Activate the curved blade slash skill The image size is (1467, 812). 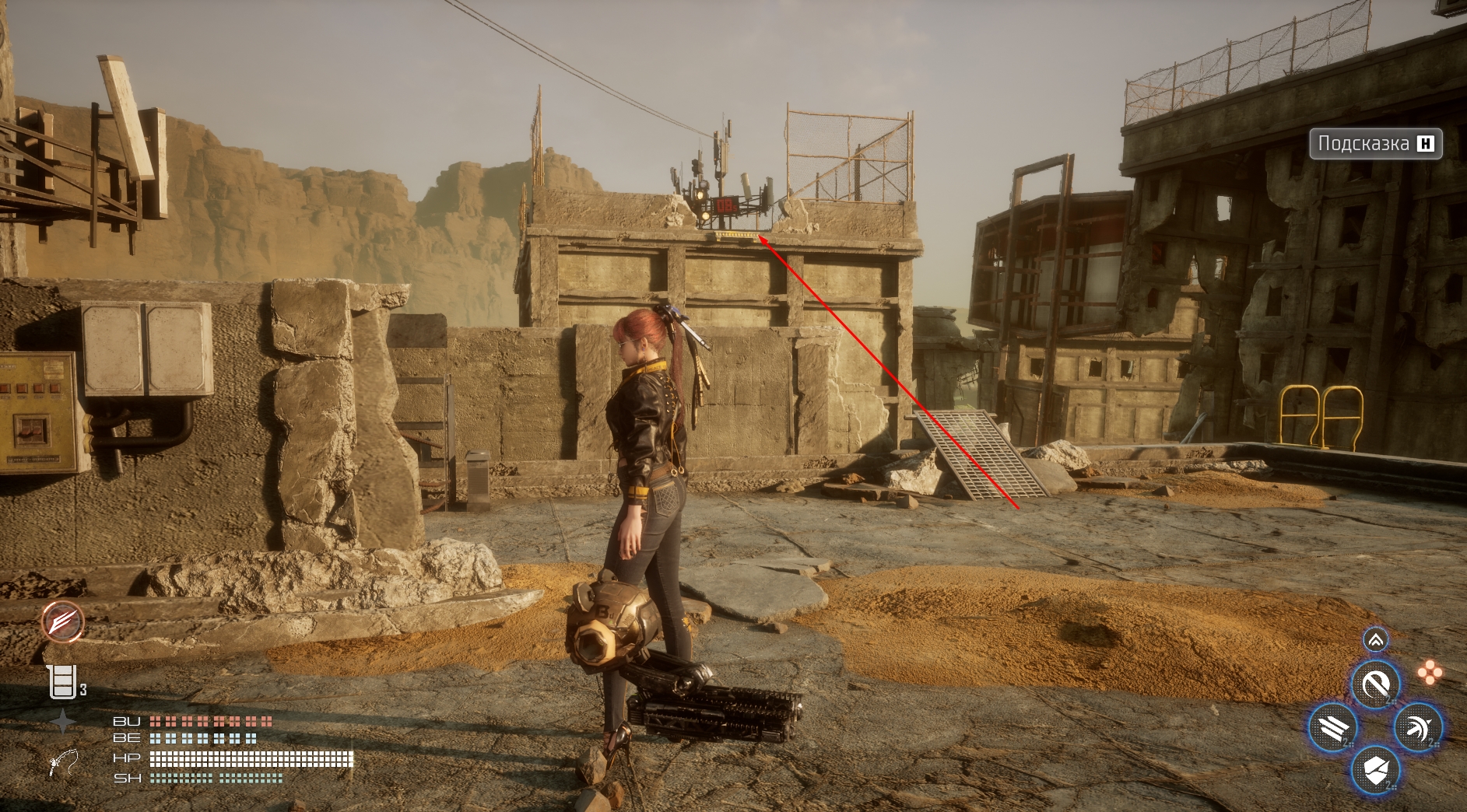(1375, 684)
